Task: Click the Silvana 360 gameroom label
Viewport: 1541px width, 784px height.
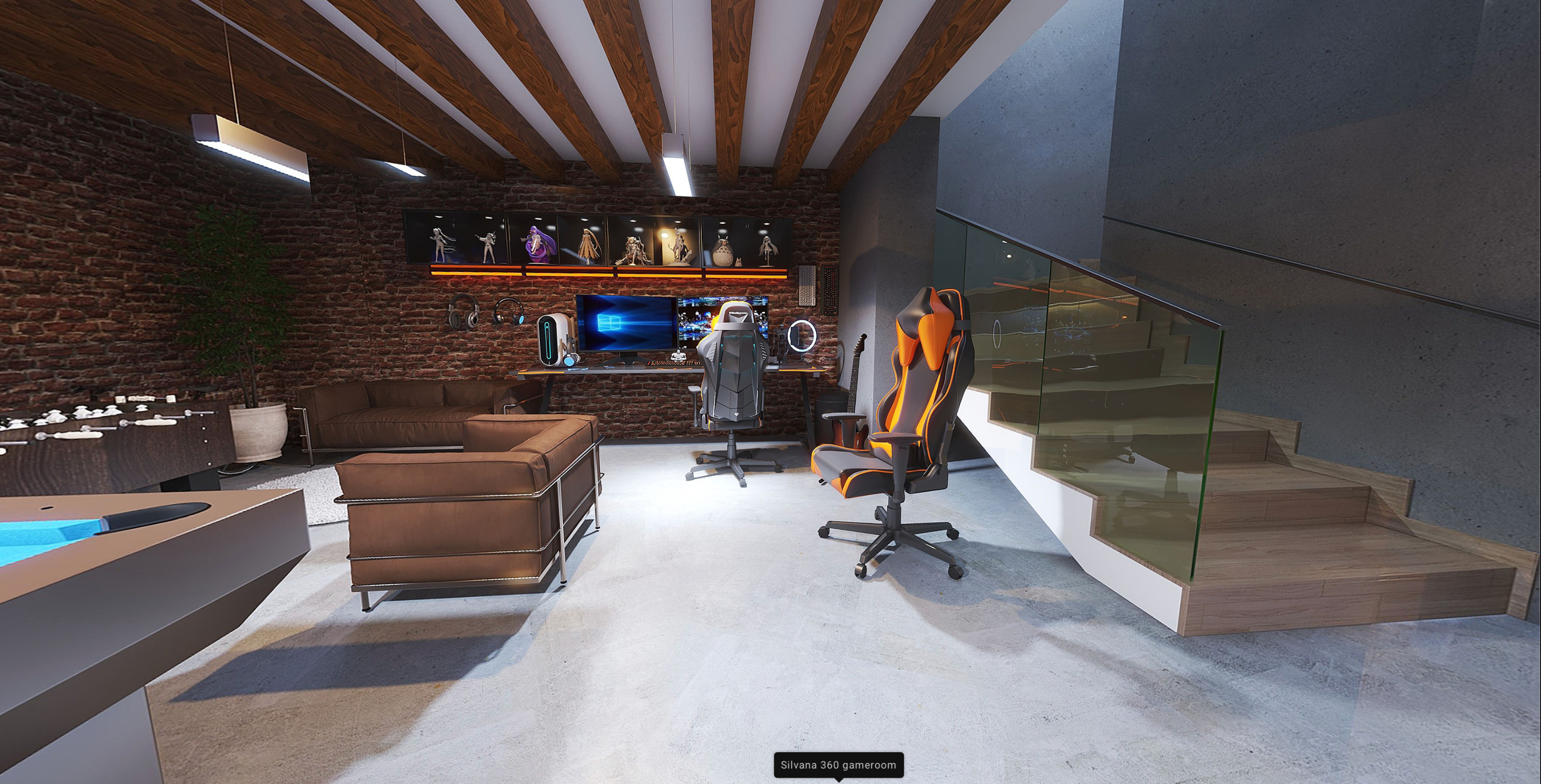Action: point(838,764)
